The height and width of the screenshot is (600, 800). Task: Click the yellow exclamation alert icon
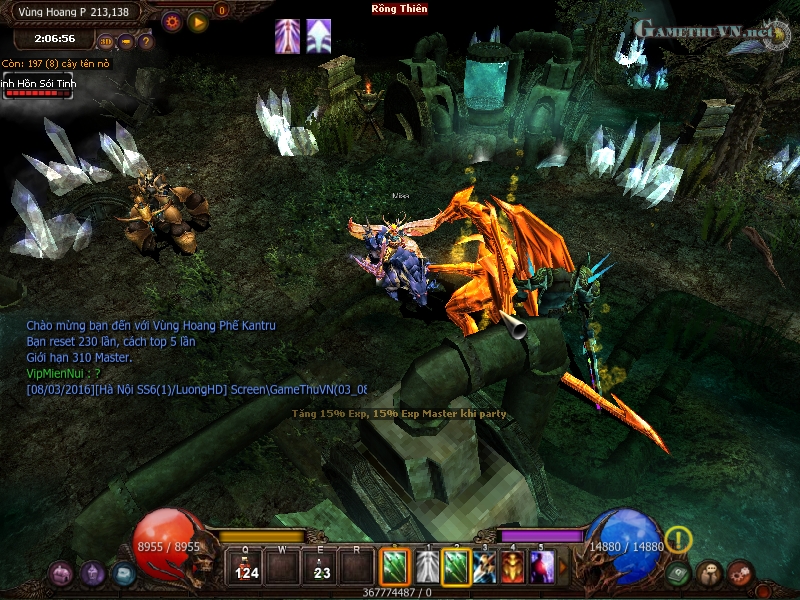678,540
